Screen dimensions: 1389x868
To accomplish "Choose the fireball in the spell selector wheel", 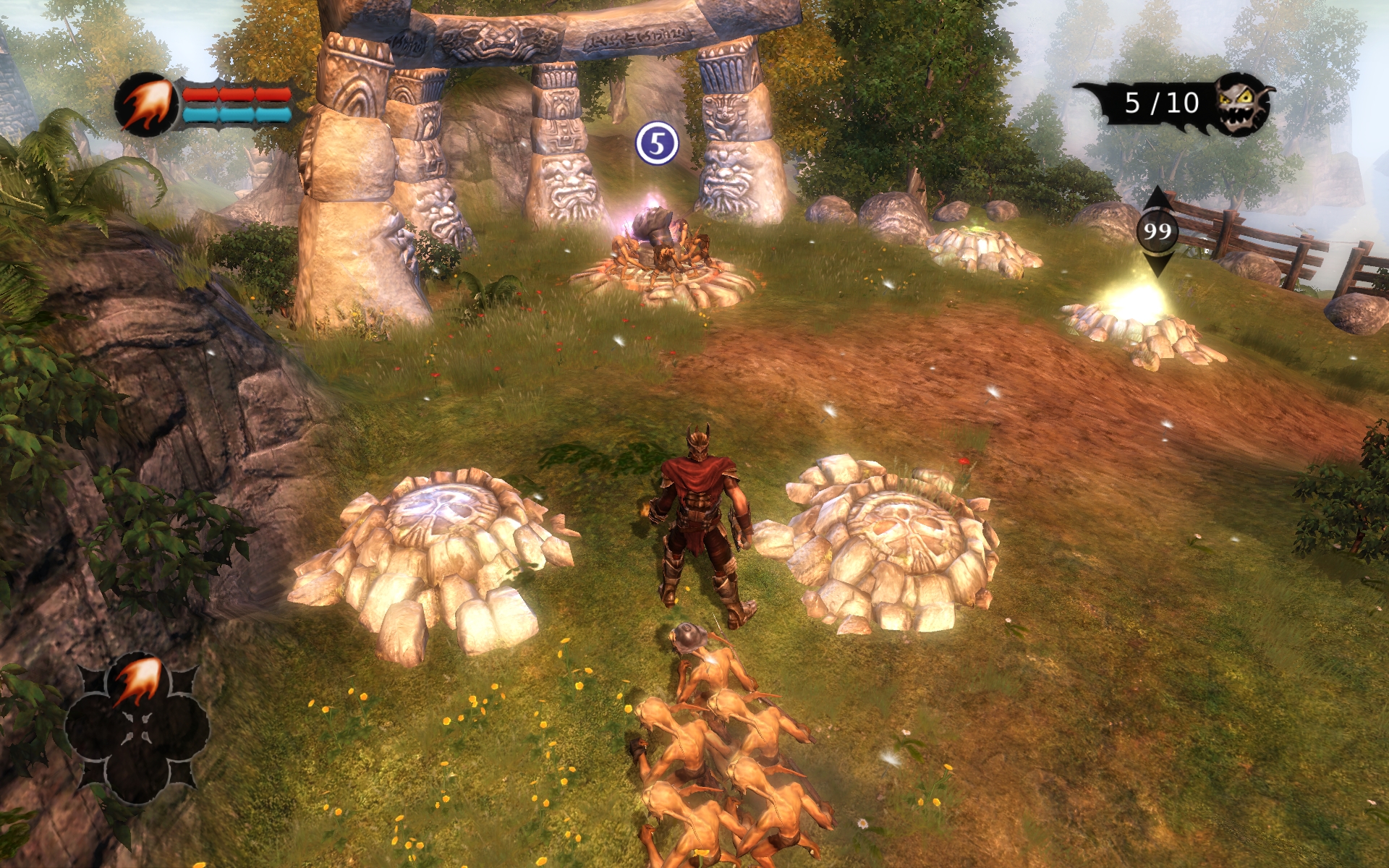I will (x=137, y=681).
